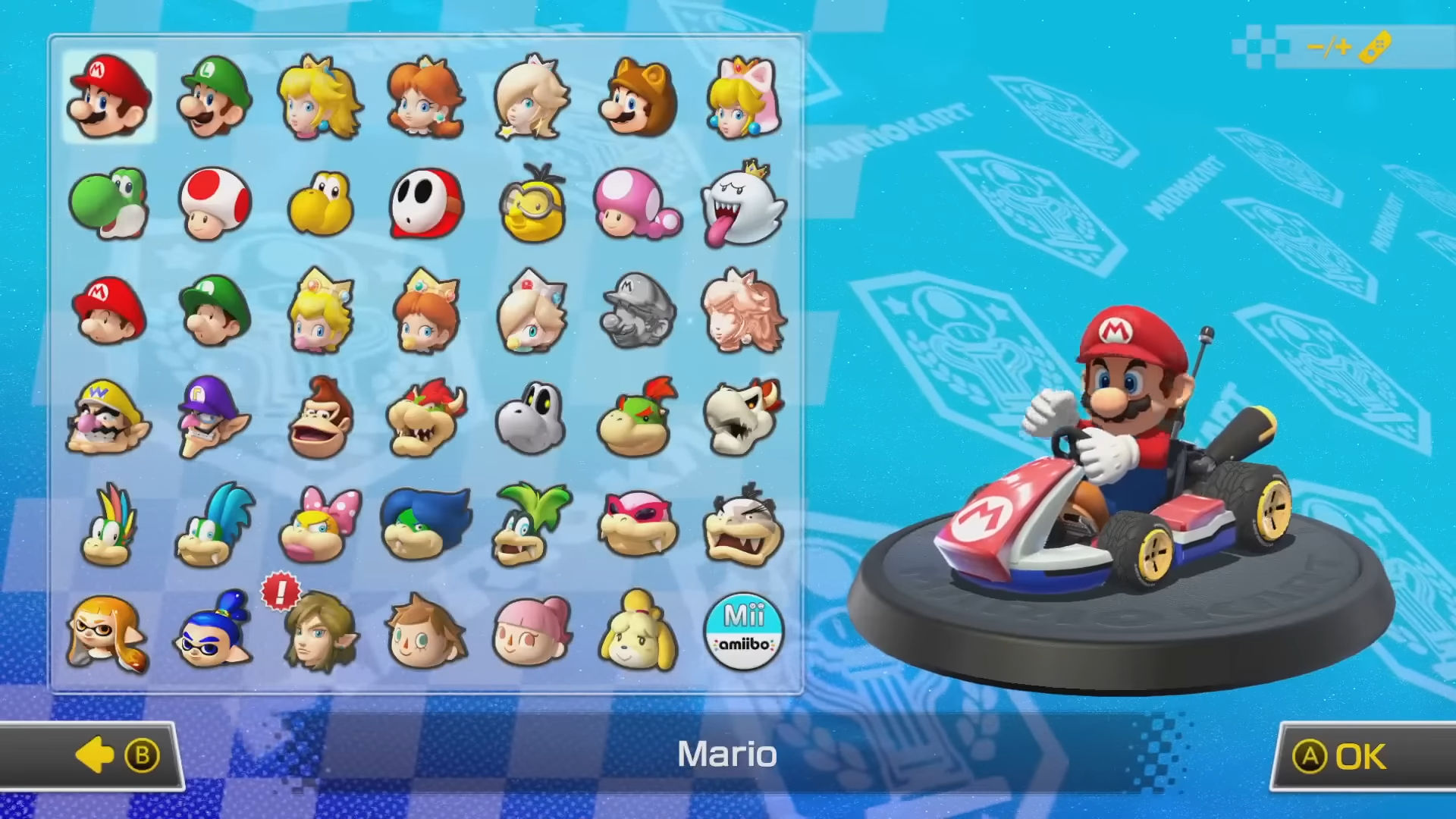The width and height of the screenshot is (1456, 819).
Task: Select Toad's character icon
Action: pyautogui.click(x=215, y=203)
